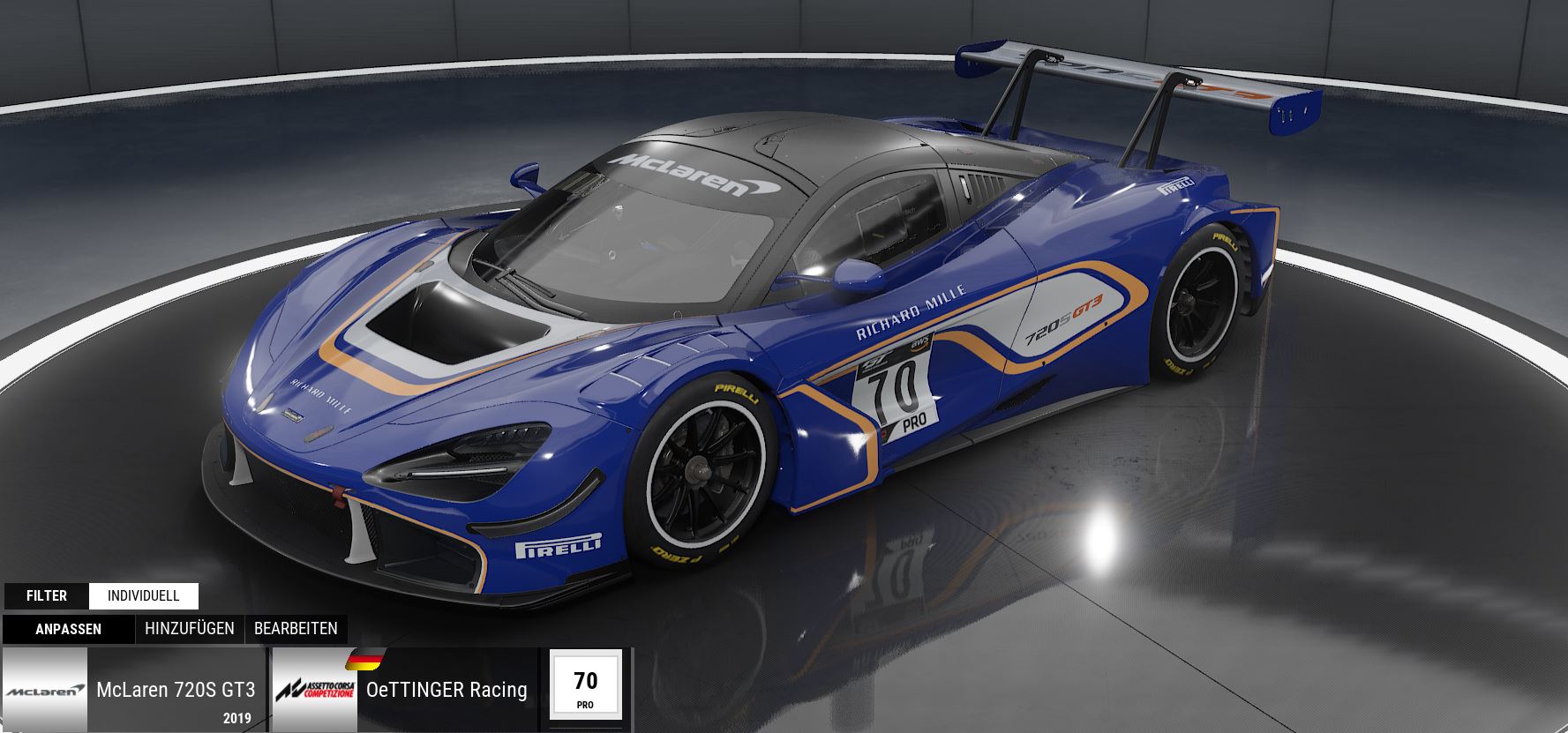Select the INDIVIDUELL filter option

click(143, 596)
